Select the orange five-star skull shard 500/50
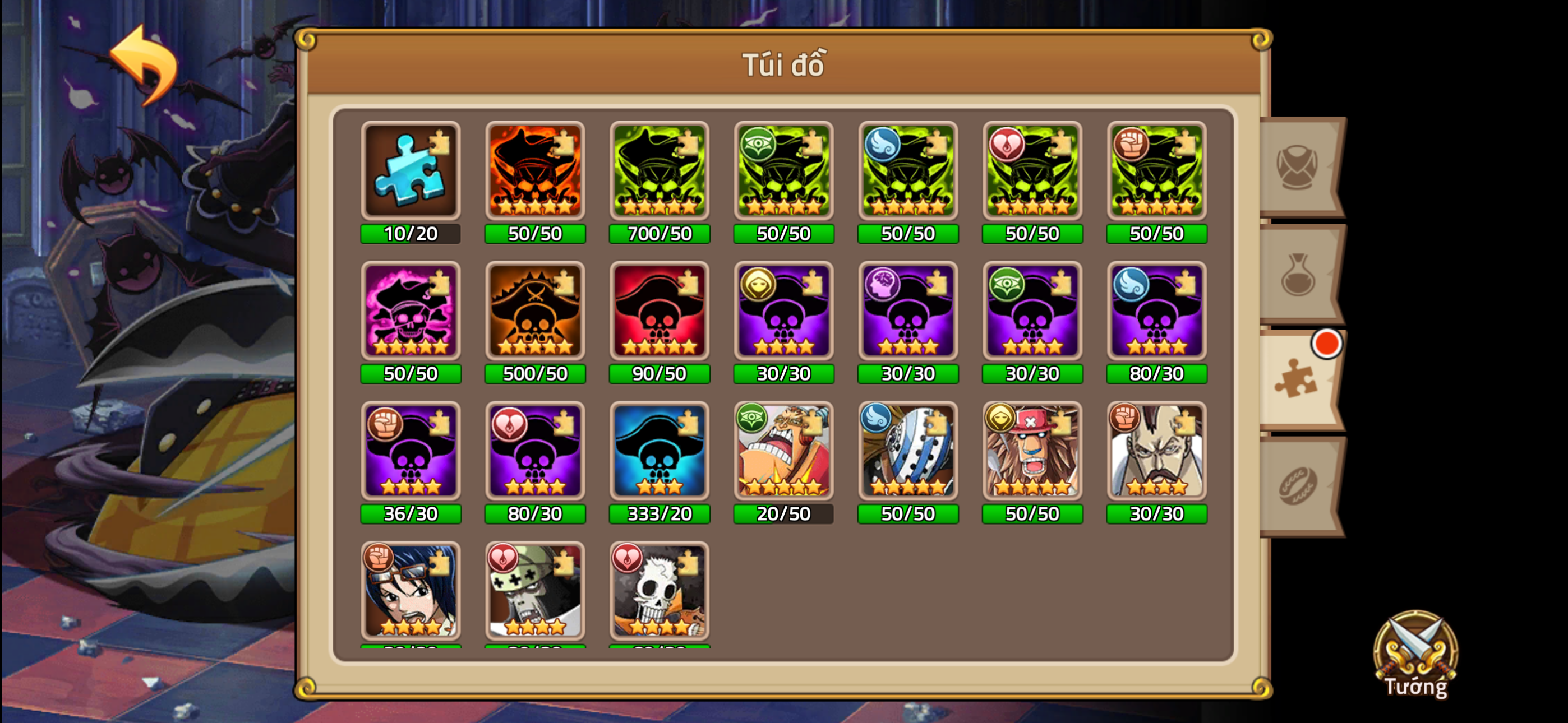Screen dimensions: 1568x723 (x=534, y=312)
